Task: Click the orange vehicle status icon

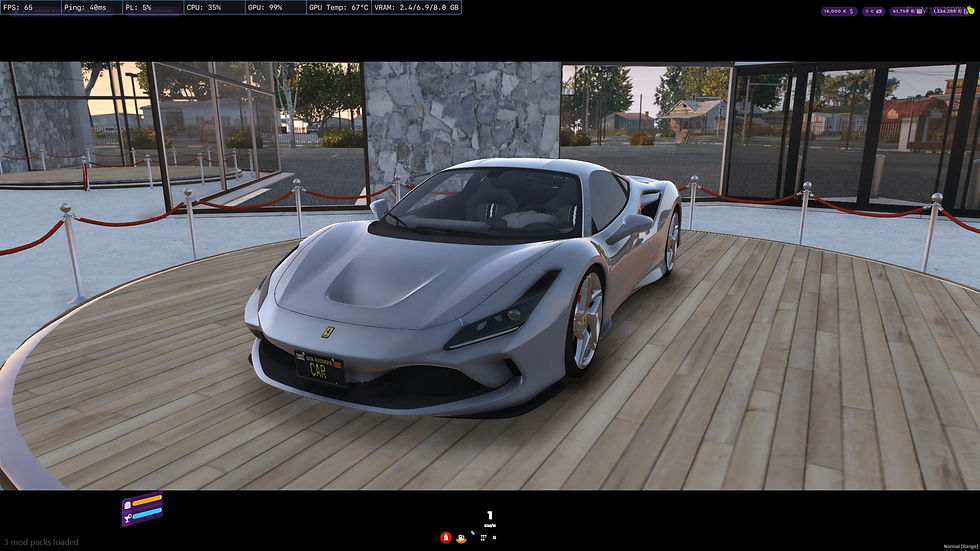Action: pos(461,538)
